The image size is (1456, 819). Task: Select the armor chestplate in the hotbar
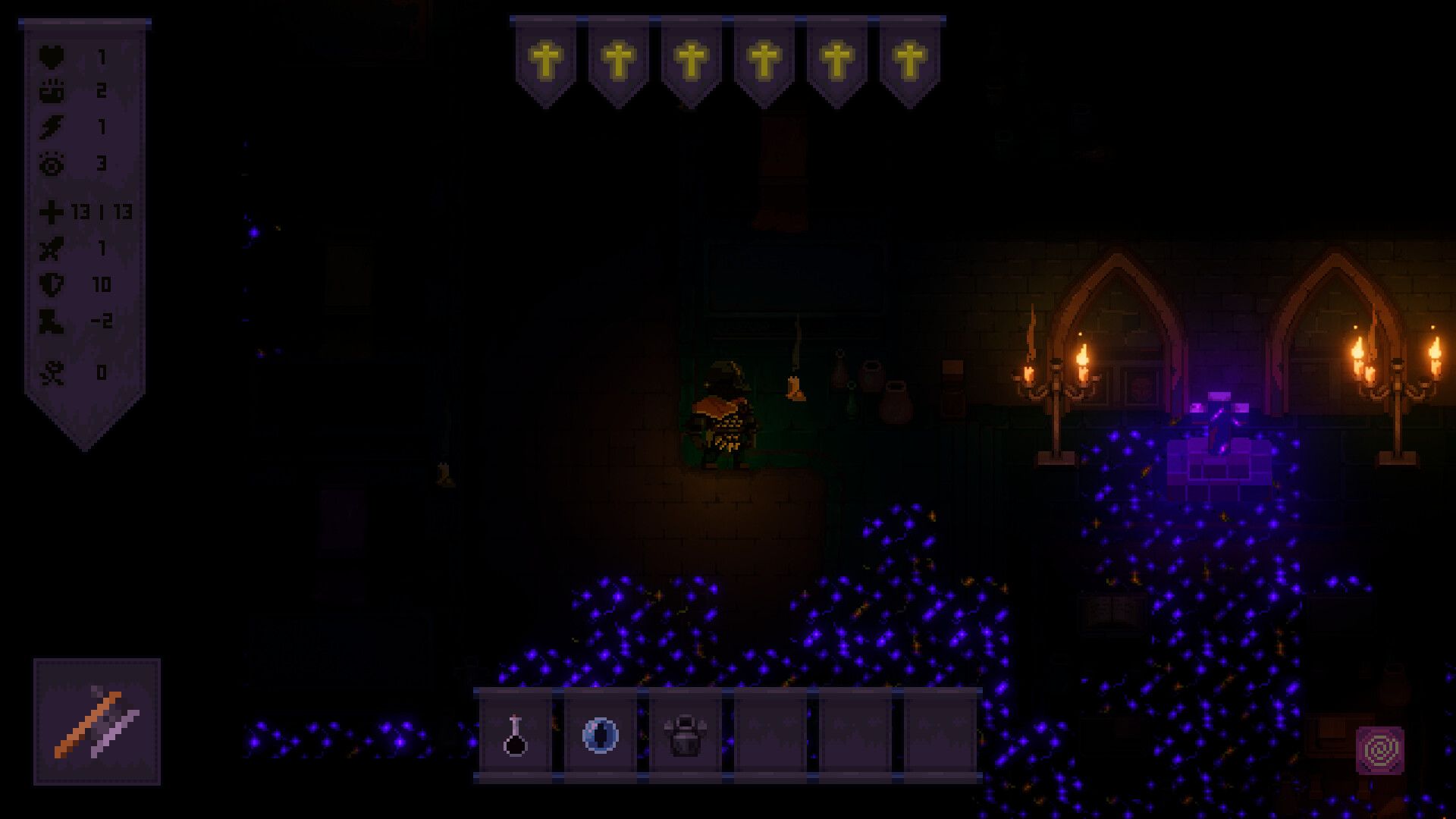tap(683, 732)
